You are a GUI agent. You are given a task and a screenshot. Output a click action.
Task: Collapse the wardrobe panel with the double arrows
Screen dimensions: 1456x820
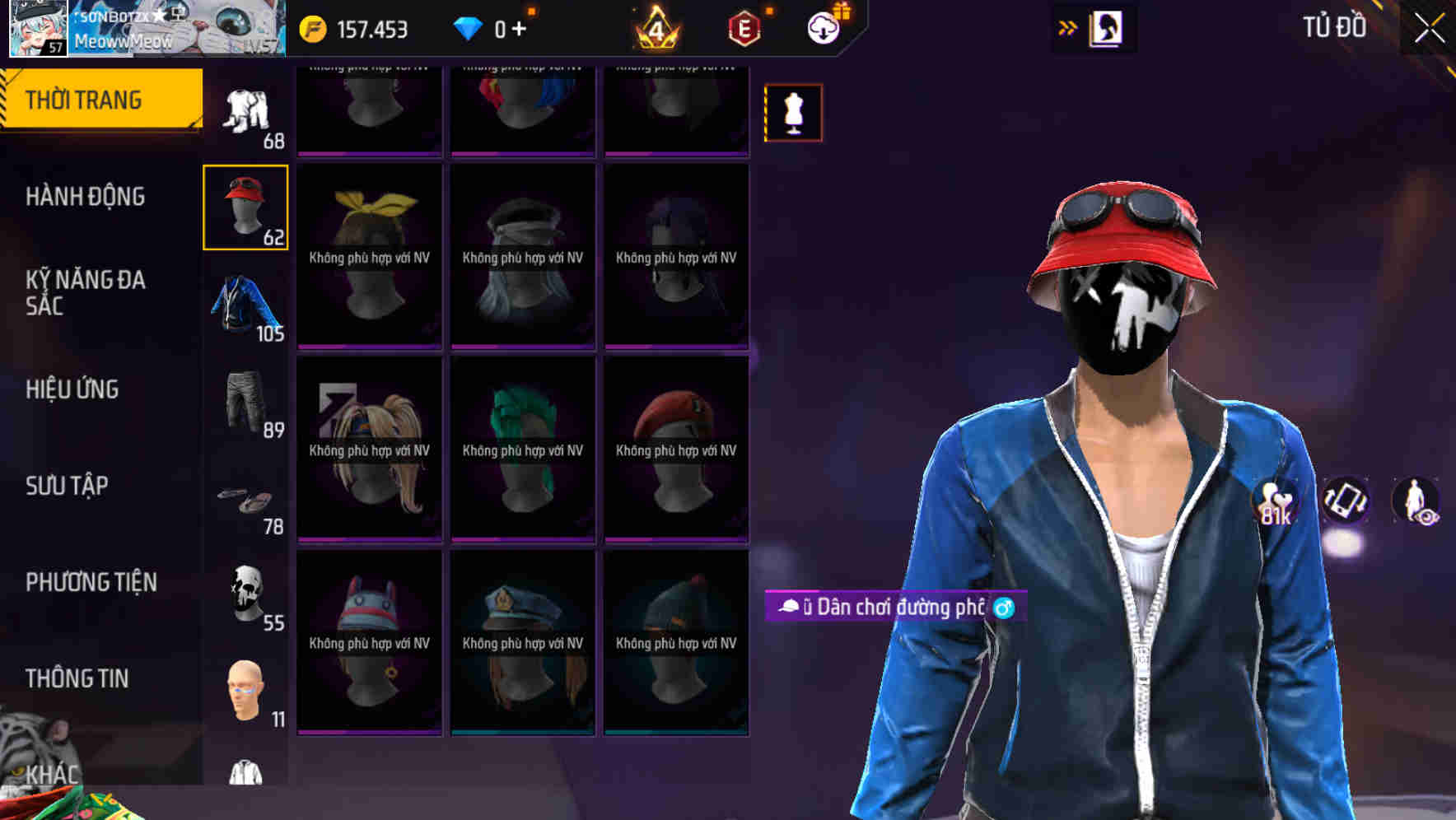pyautogui.click(x=1067, y=27)
